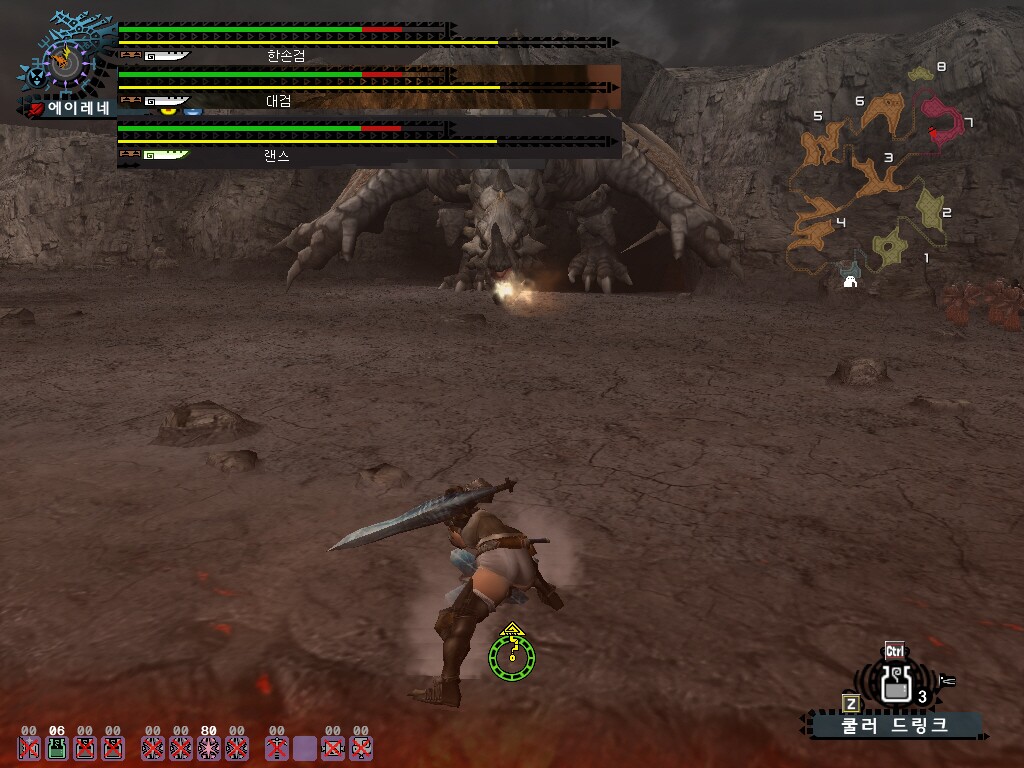Select the green potion slot with count 06
This screenshot has height=768, width=1024.
click(57, 748)
